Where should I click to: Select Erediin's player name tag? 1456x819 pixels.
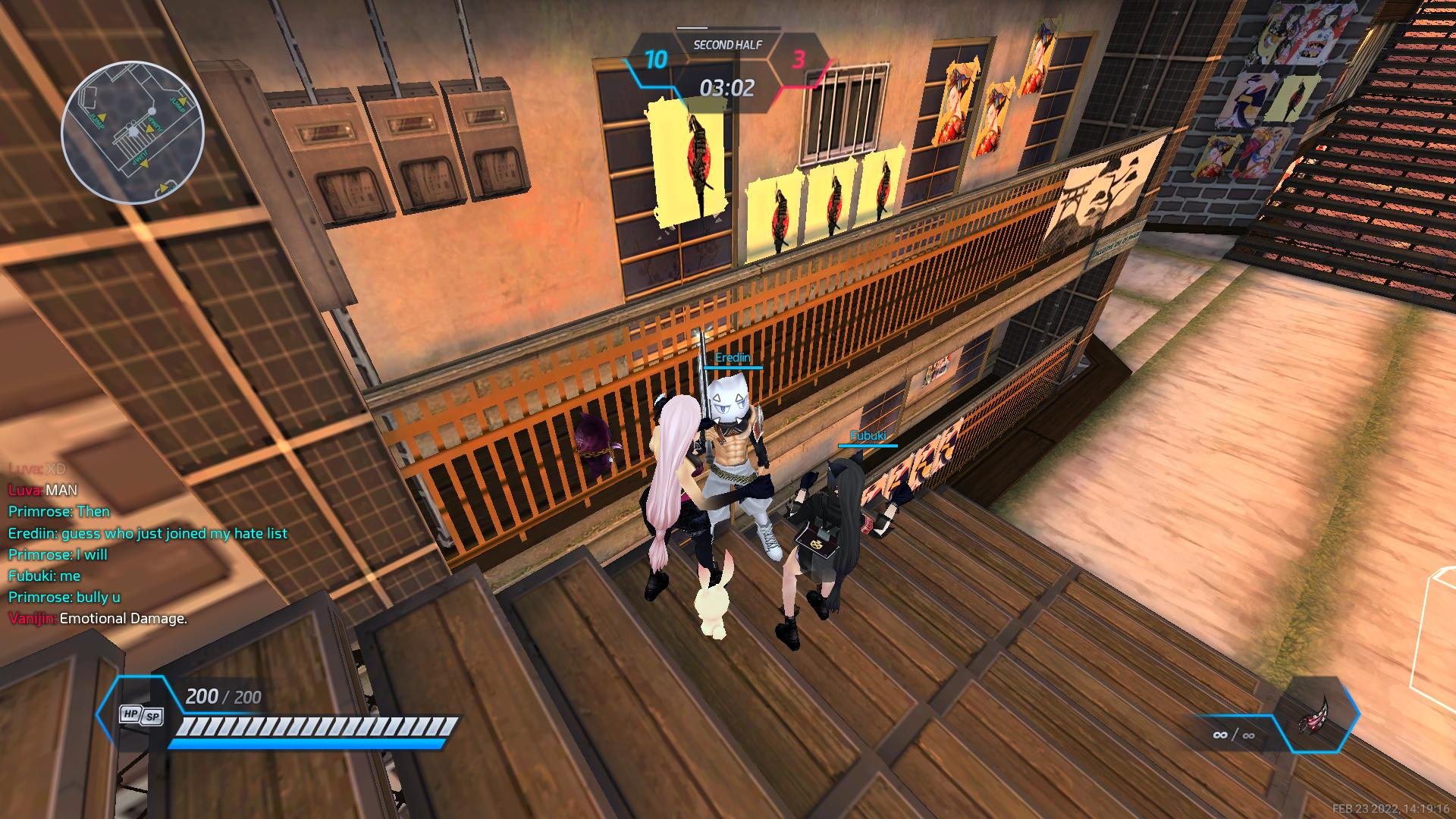[x=733, y=358]
